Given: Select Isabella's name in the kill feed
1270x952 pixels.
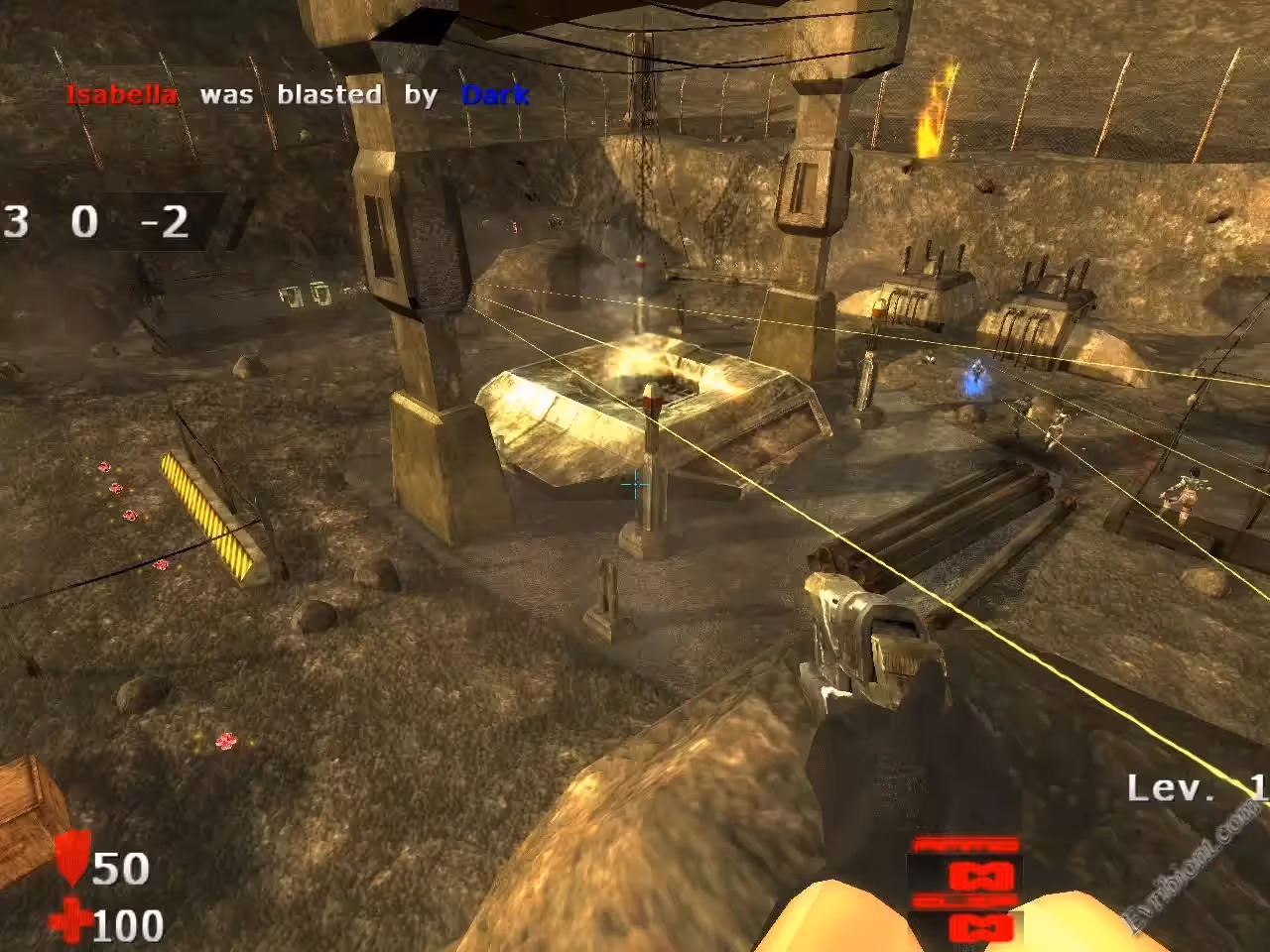Looking at the screenshot, I should (121, 95).
